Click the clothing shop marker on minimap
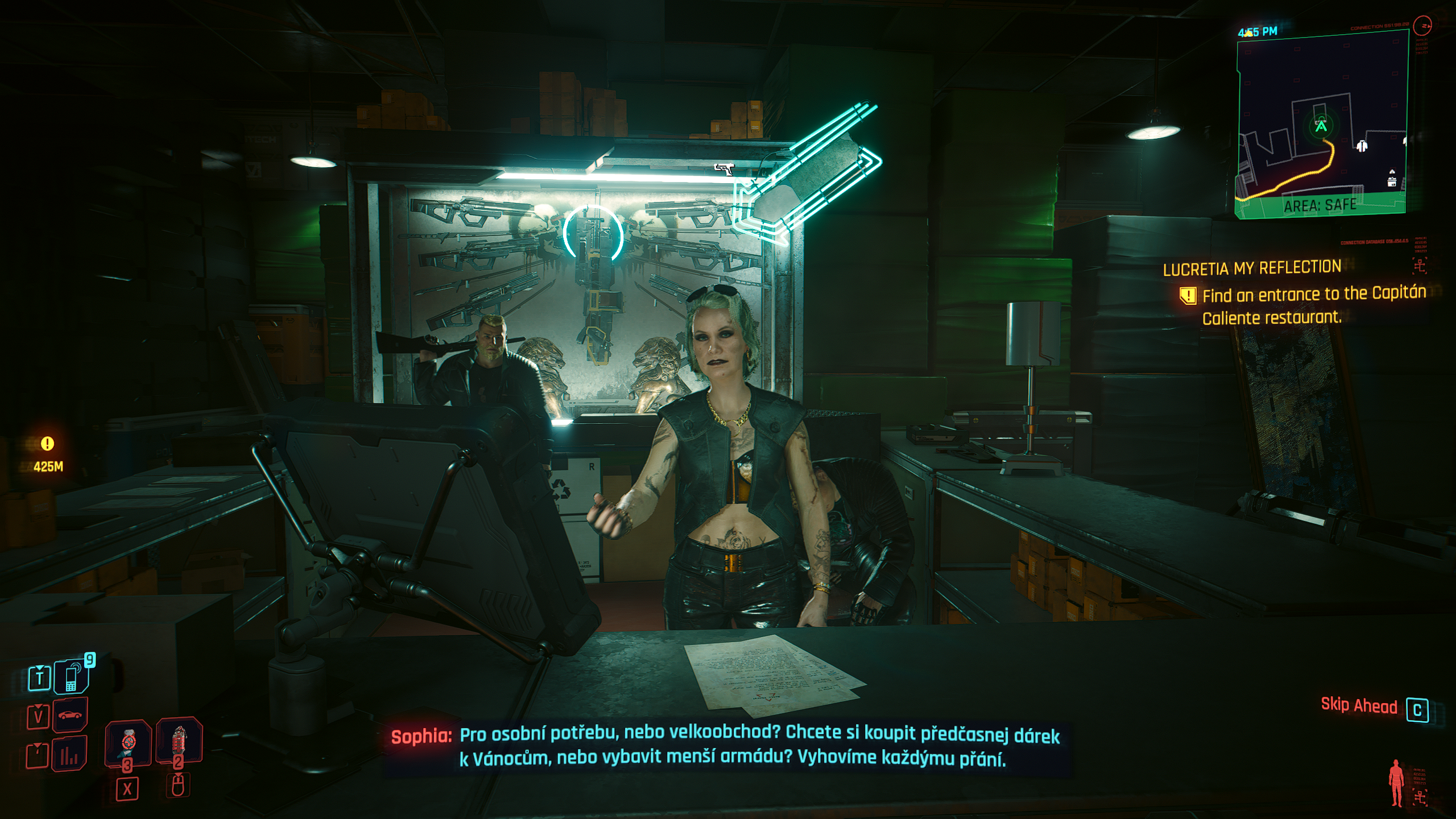Viewport: 1456px width, 819px height. click(x=1362, y=146)
